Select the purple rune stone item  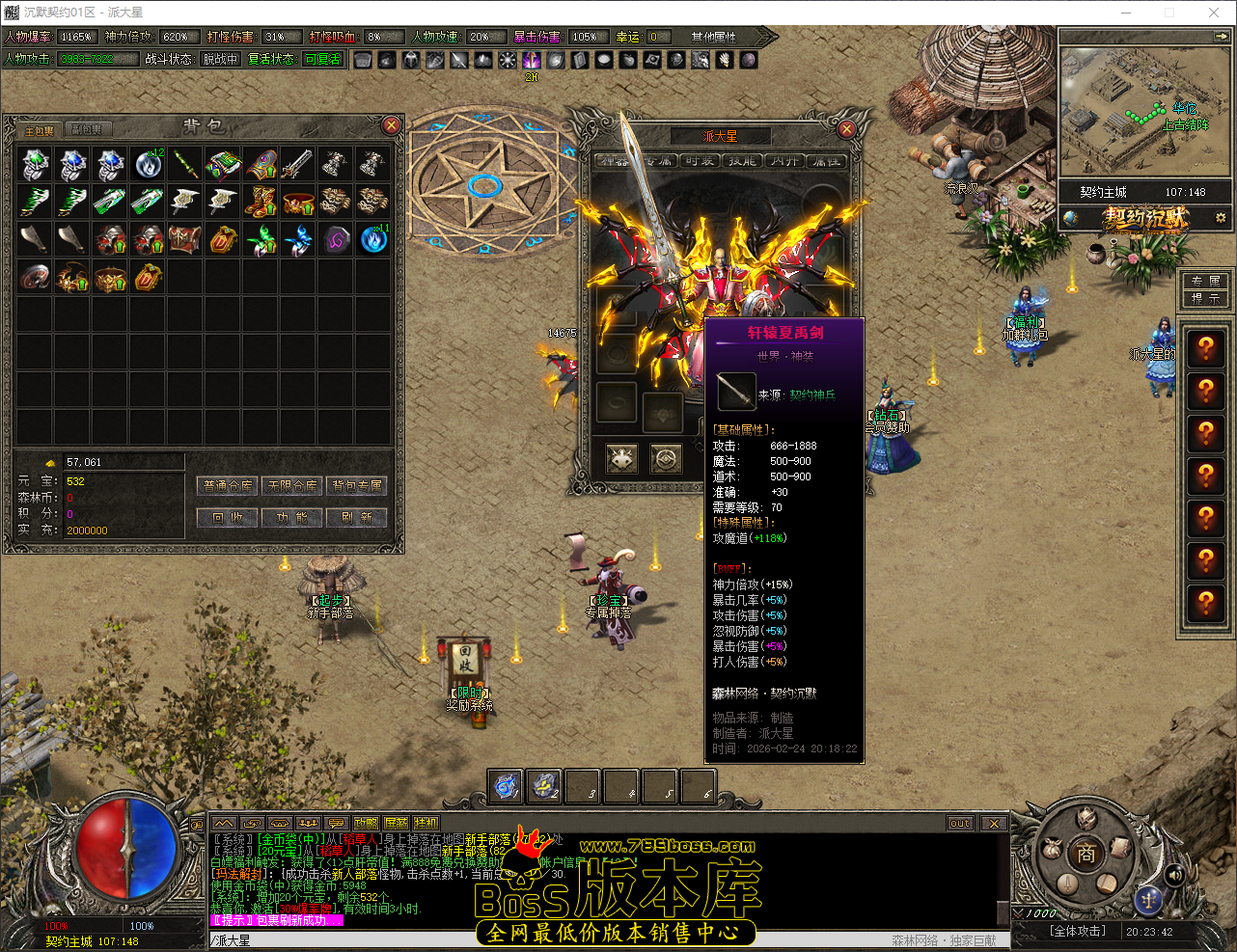pos(336,239)
